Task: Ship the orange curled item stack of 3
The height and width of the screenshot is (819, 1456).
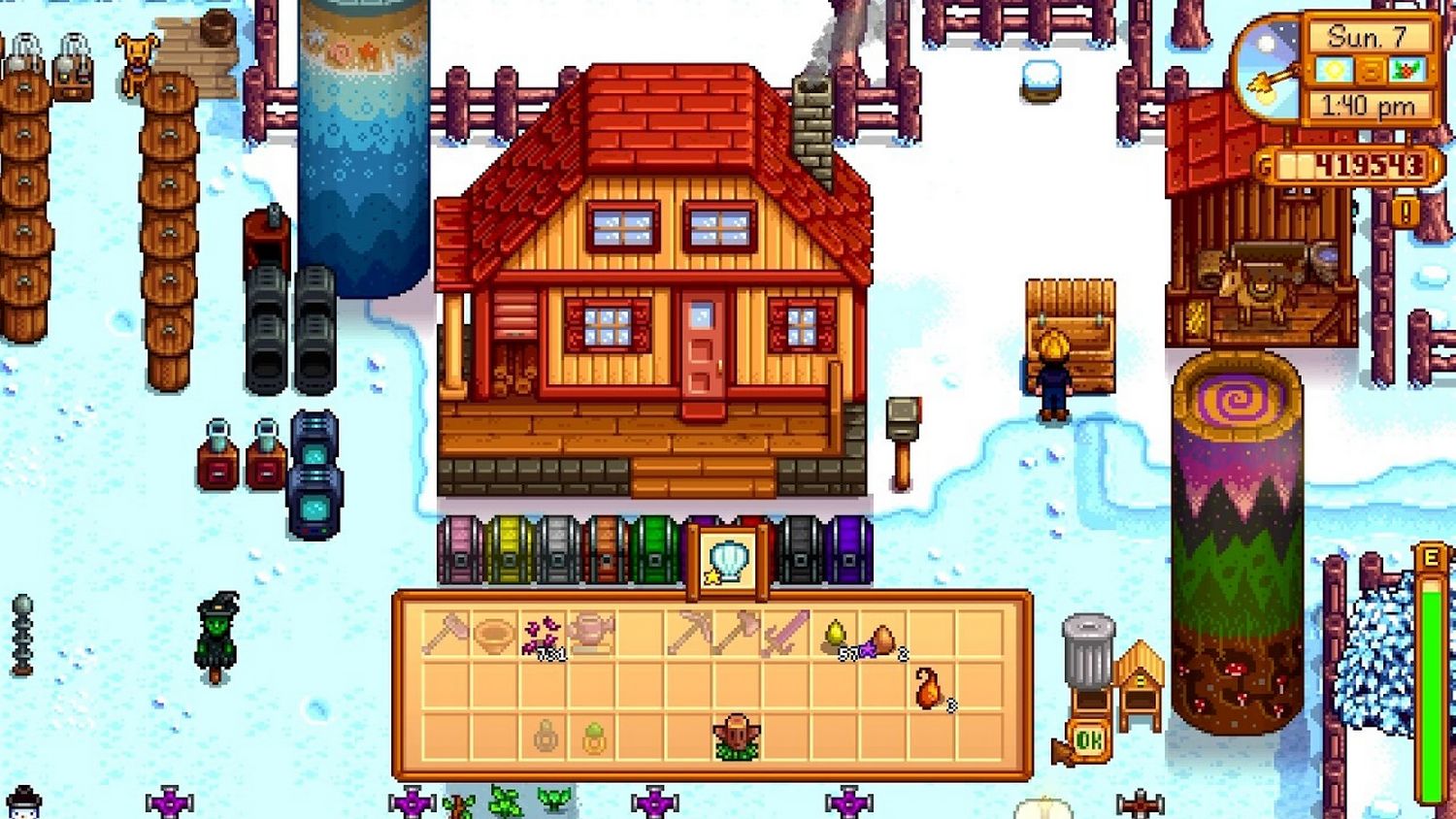Action: pyautogui.click(x=930, y=687)
